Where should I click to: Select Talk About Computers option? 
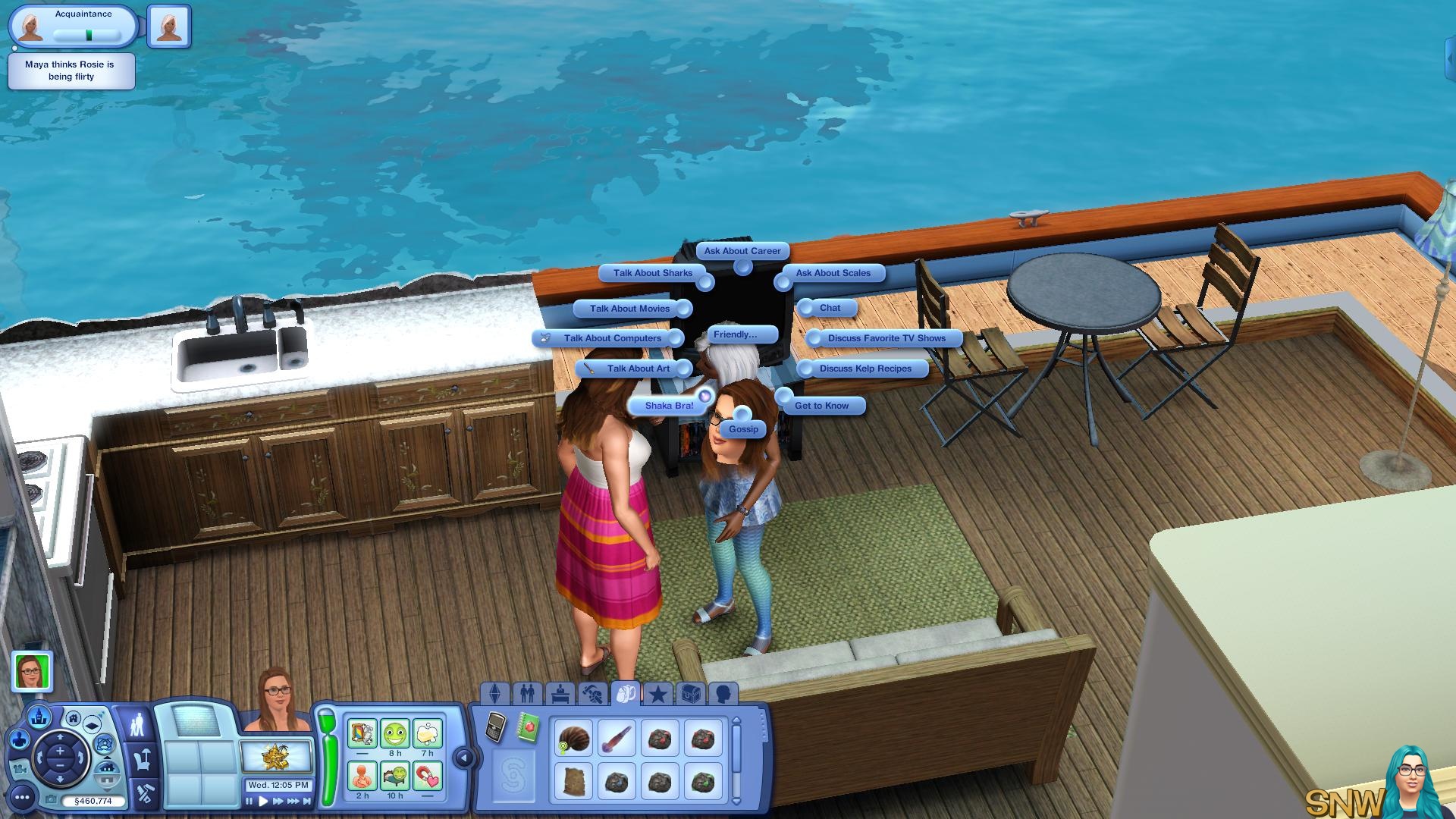pos(612,338)
